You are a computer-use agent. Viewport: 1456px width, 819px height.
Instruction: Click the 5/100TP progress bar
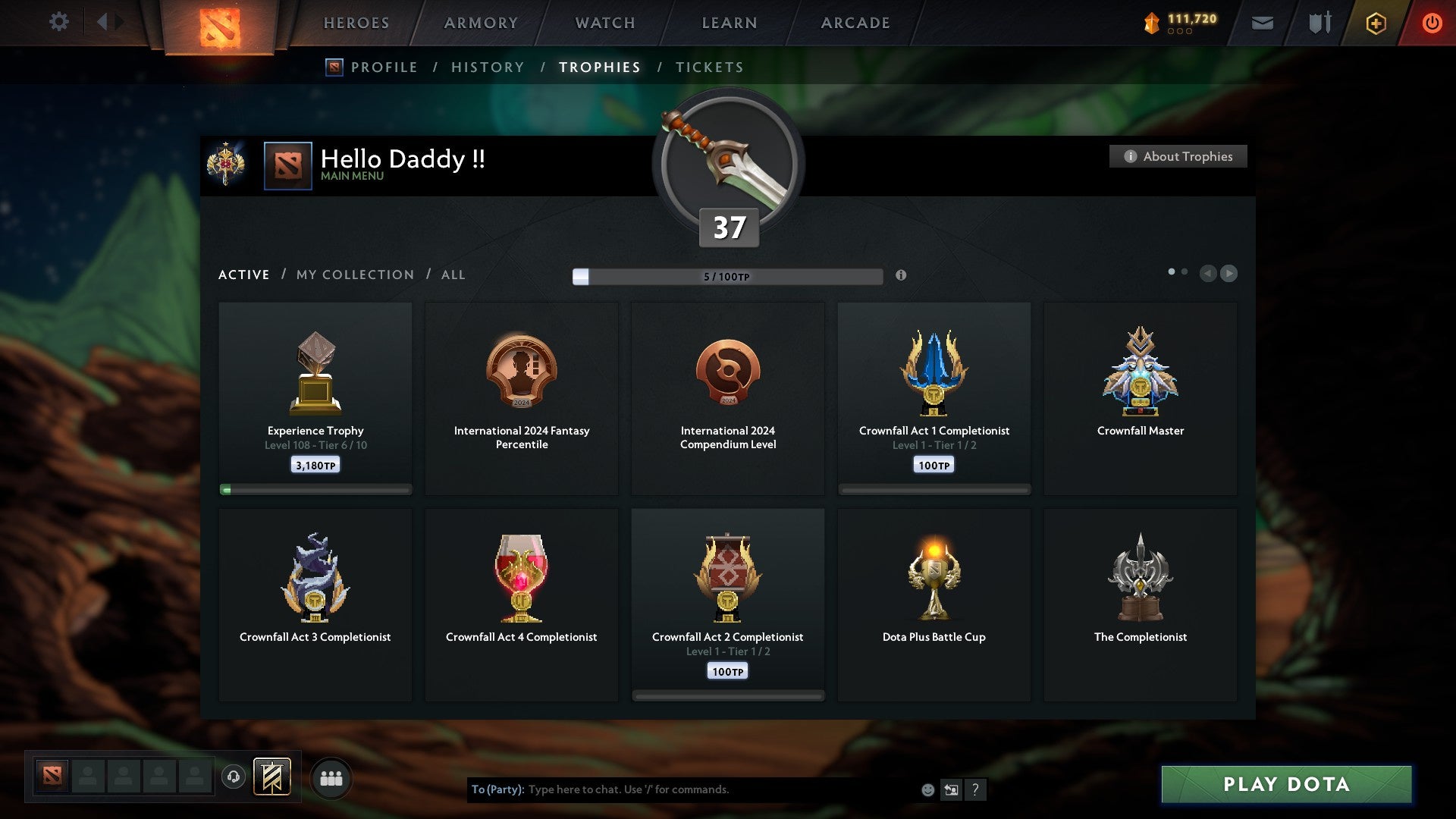click(728, 277)
